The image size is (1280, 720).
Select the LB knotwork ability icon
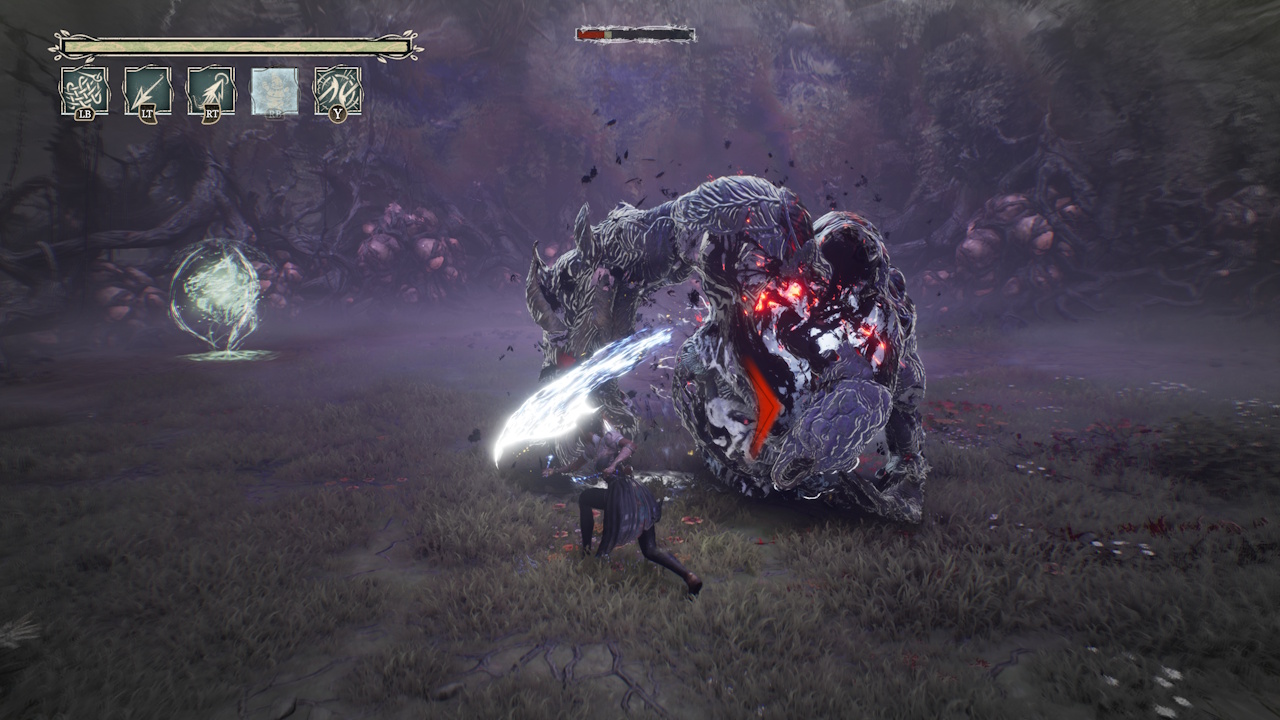85,88
